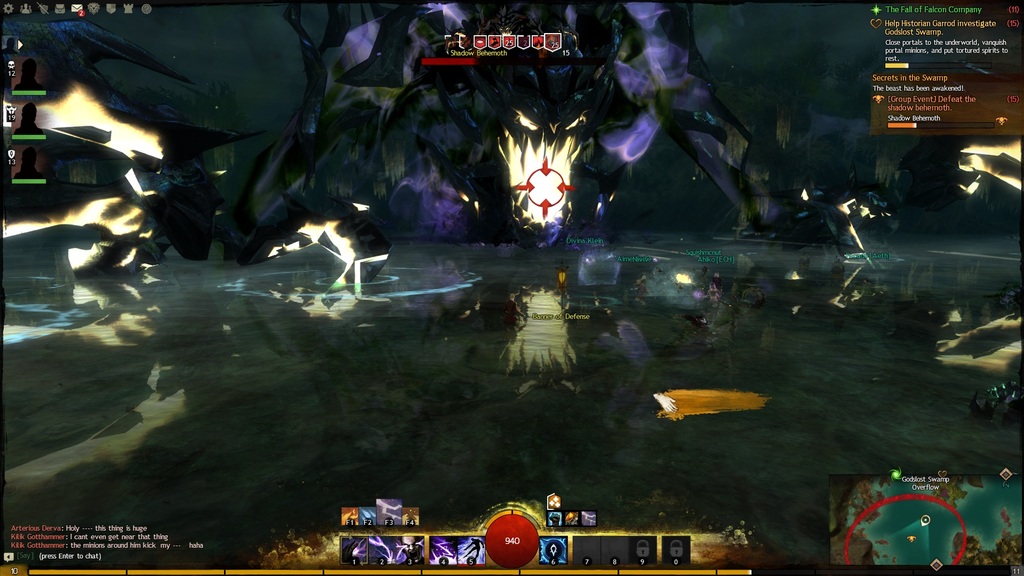Switch to the F4 earth attunement

click(409, 517)
